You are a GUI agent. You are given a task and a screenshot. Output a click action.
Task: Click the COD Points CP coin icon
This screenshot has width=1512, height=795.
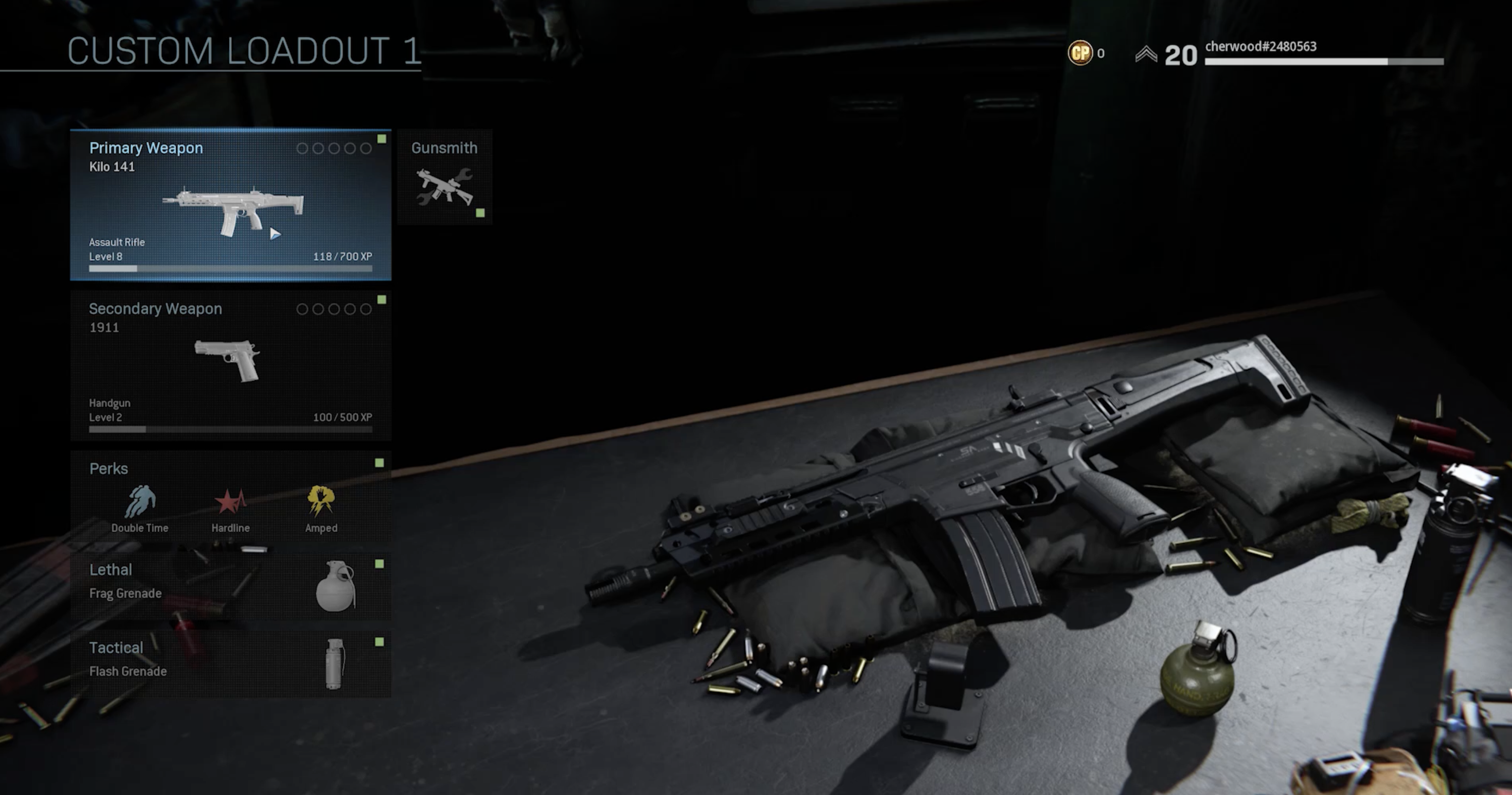pyautogui.click(x=1080, y=53)
